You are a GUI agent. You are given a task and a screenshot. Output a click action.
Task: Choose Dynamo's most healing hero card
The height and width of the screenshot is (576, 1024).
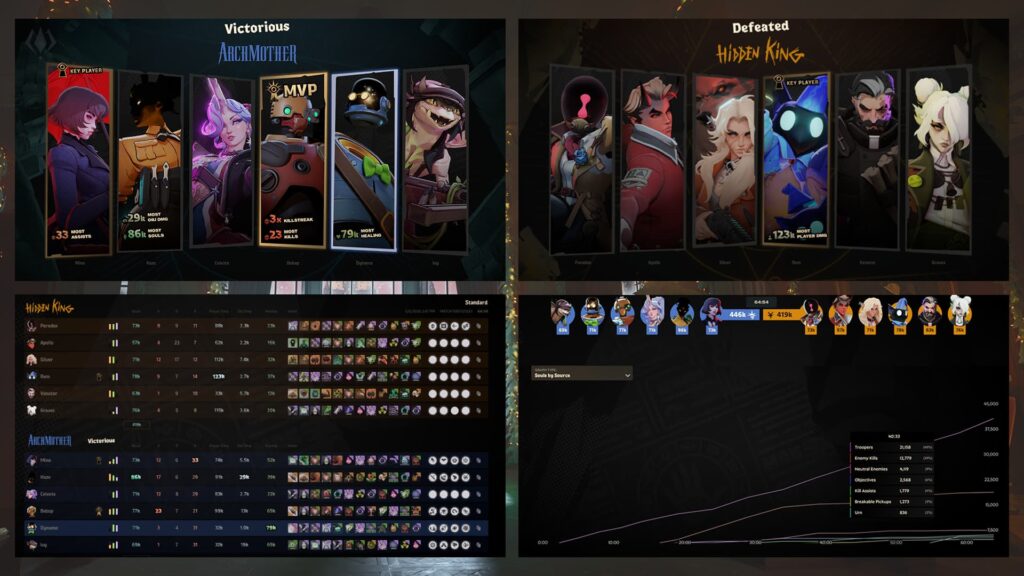tap(364, 159)
